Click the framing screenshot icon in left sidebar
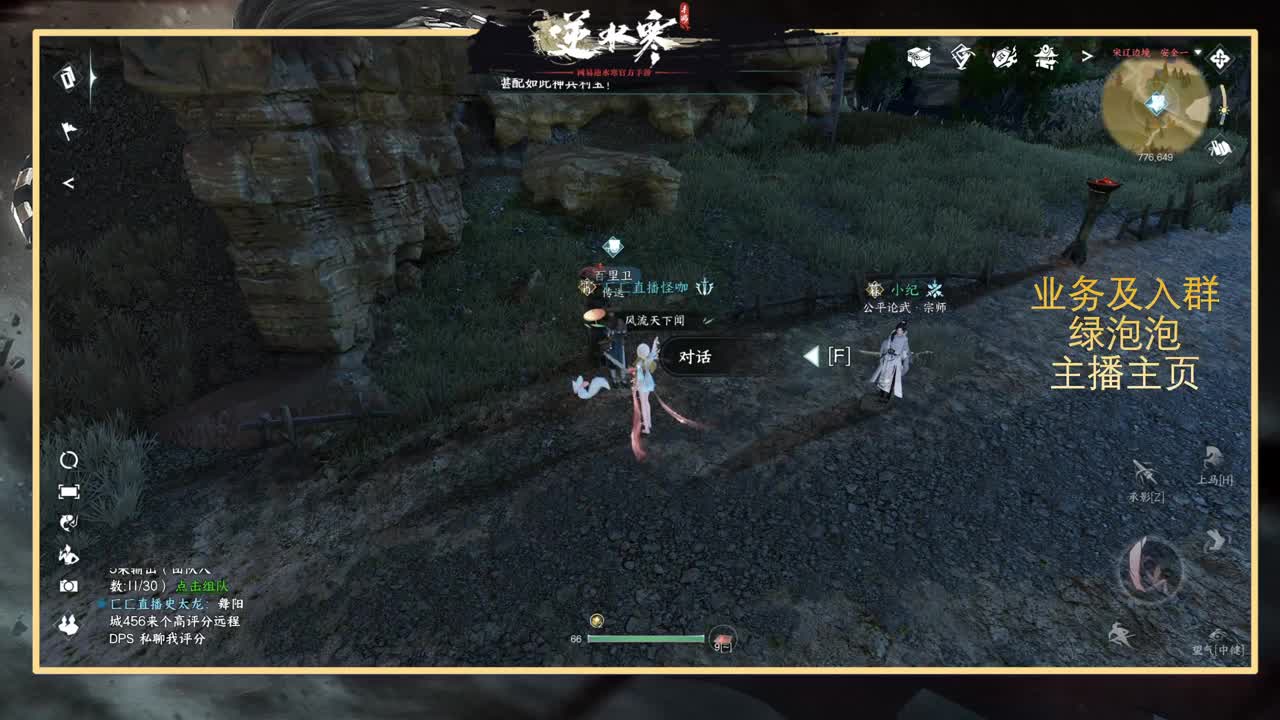Image resolution: width=1280 pixels, height=720 pixels. click(68, 490)
